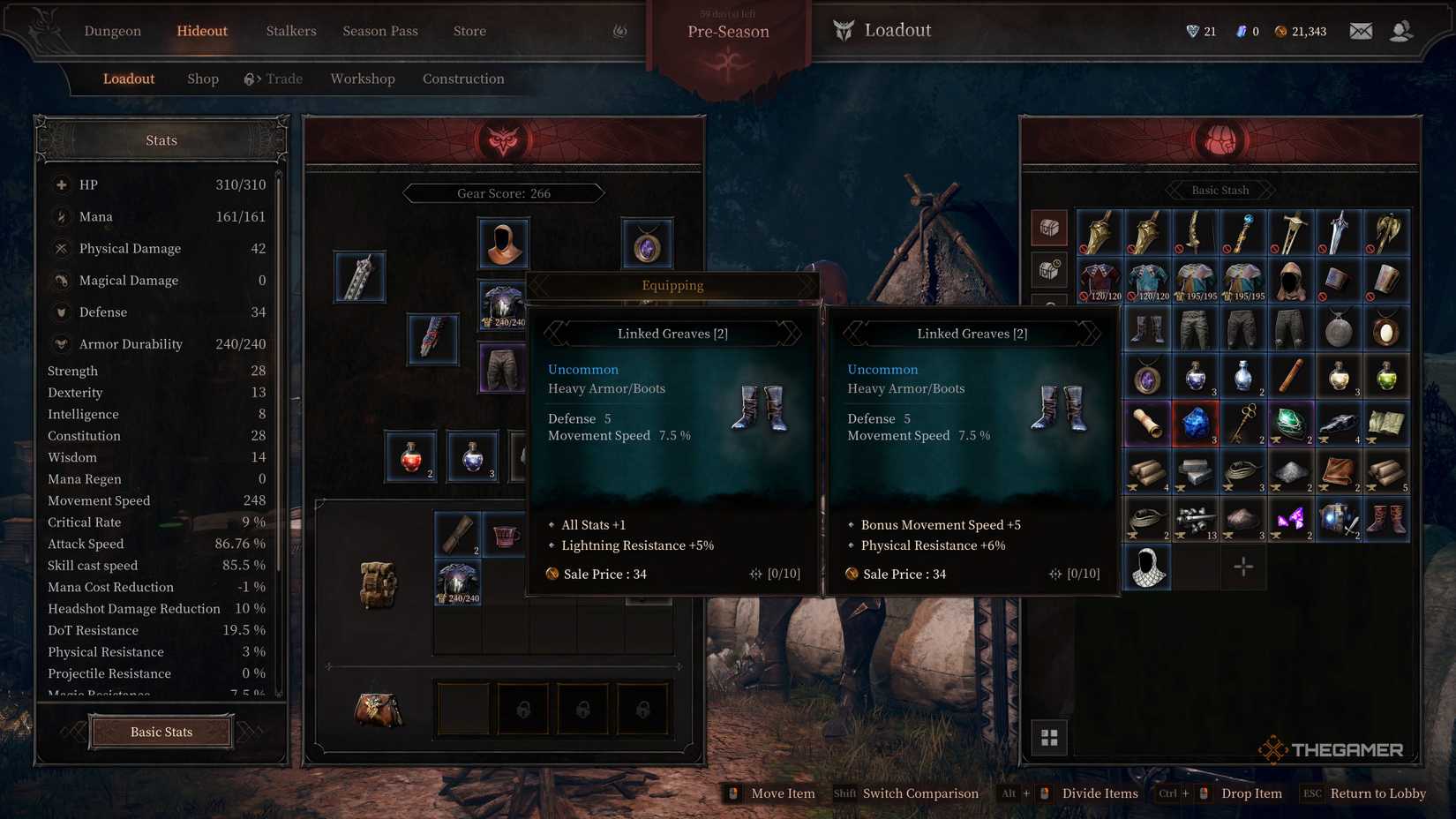Open the player profile icon
The width and height of the screenshot is (1456, 819).
[x=1400, y=31]
